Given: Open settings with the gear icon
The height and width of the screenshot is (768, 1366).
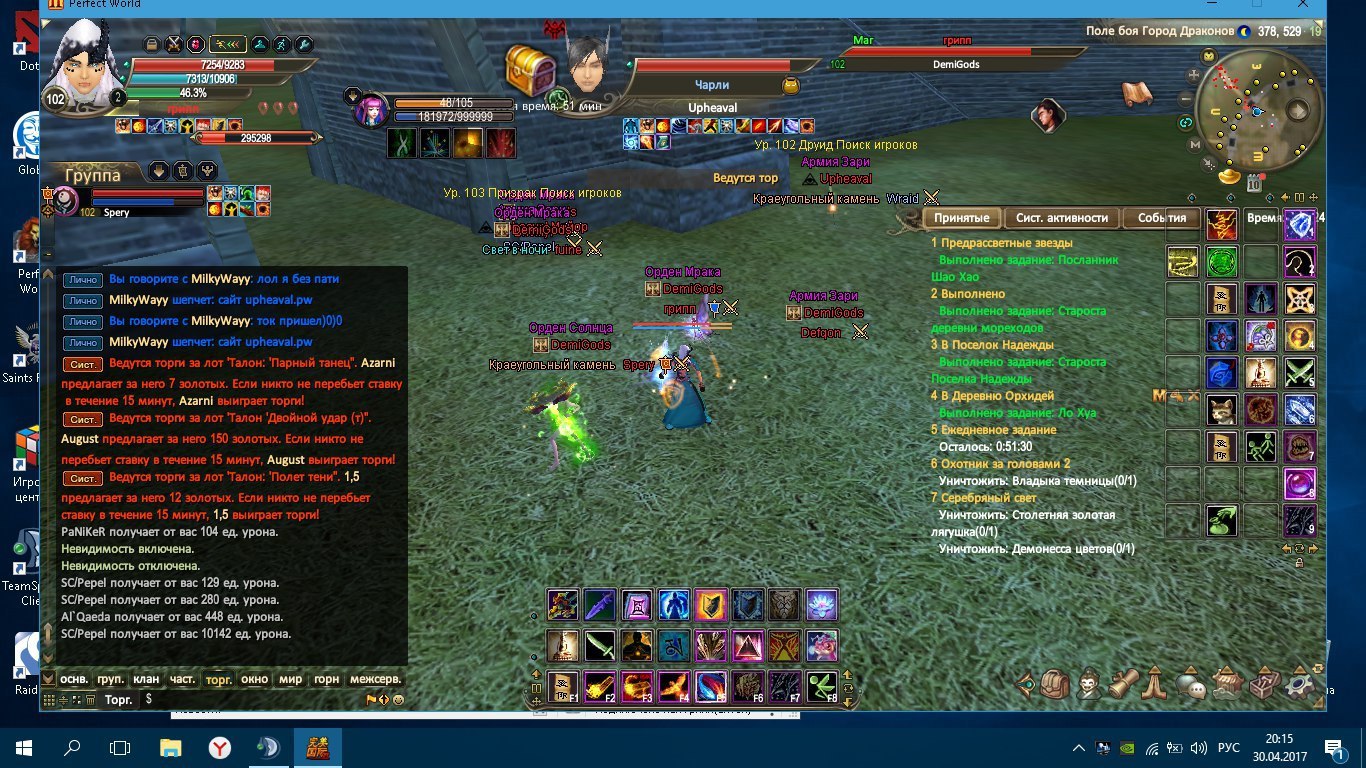Looking at the screenshot, I should (1298, 685).
